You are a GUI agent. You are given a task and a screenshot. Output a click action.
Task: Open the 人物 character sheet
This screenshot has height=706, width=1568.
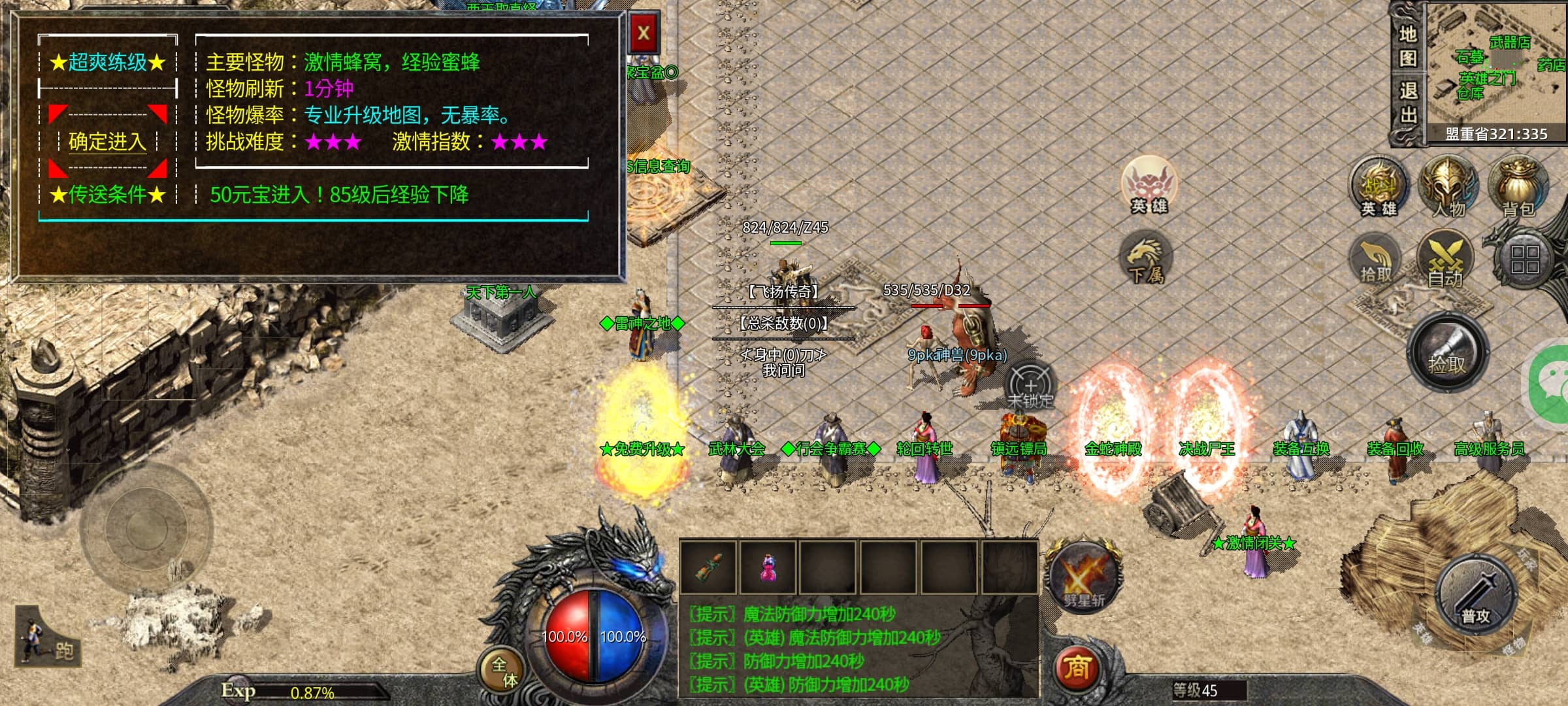(1448, 188)
